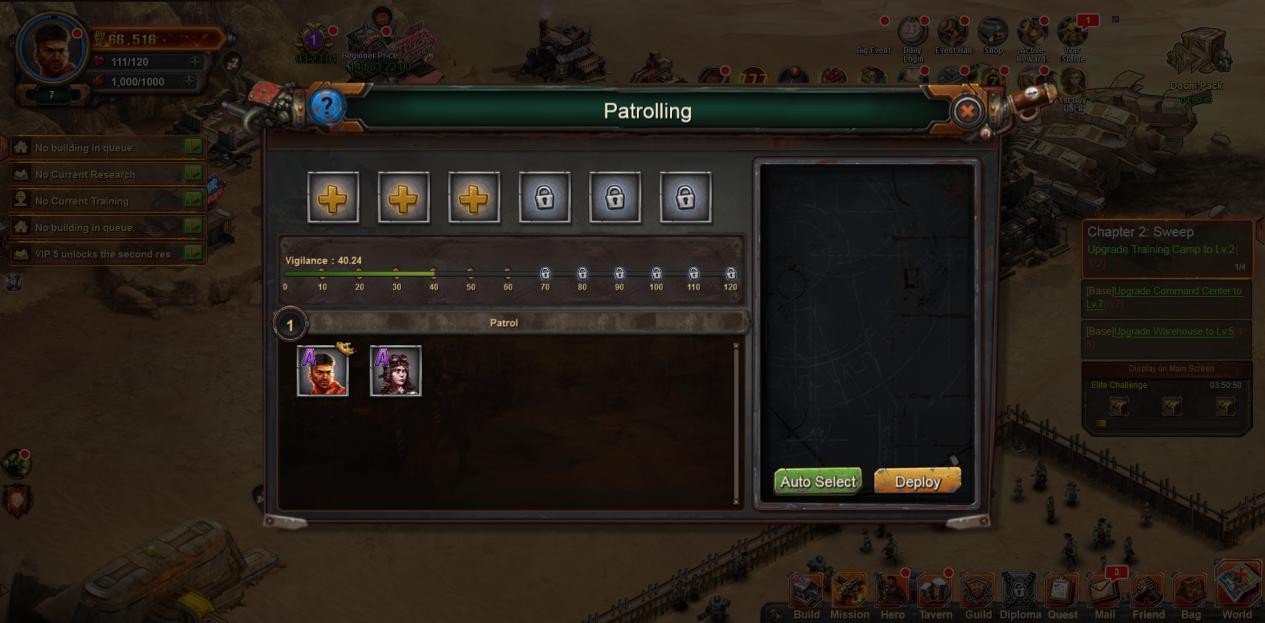Viewport: 1265px width, 623px height.
Task: Open the Friend list
Action: pos(1148,593)
